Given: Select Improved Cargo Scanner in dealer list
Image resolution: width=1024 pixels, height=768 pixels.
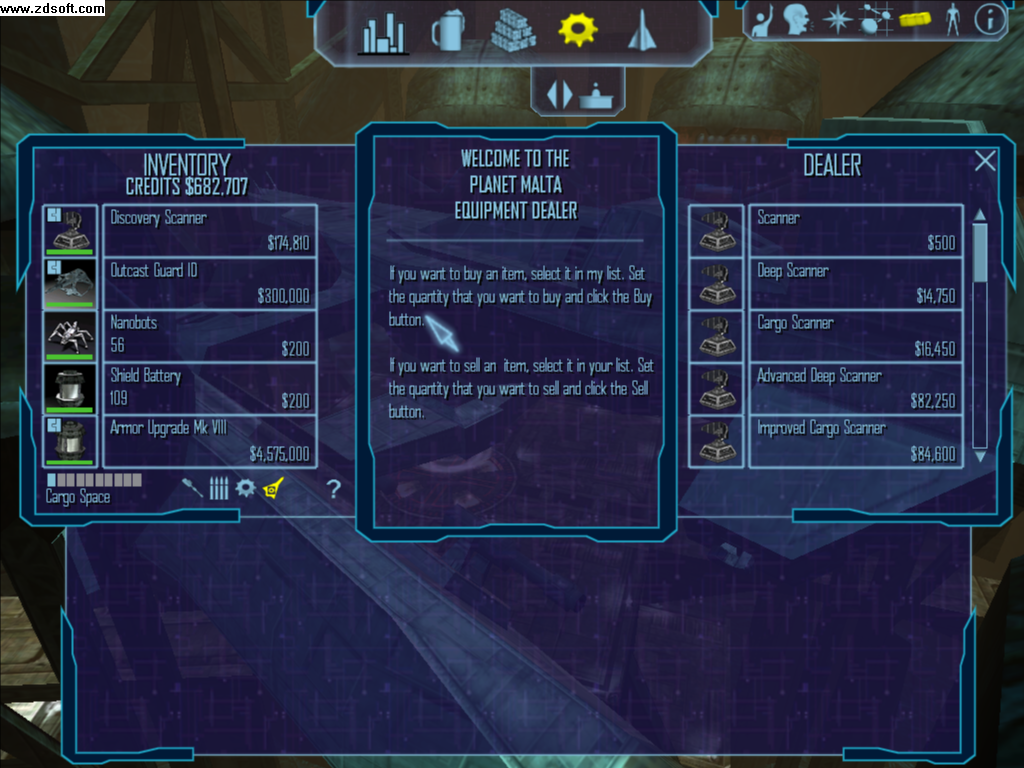Looking at the screenshot, I should pyautogui.click(x=855, y=441).
